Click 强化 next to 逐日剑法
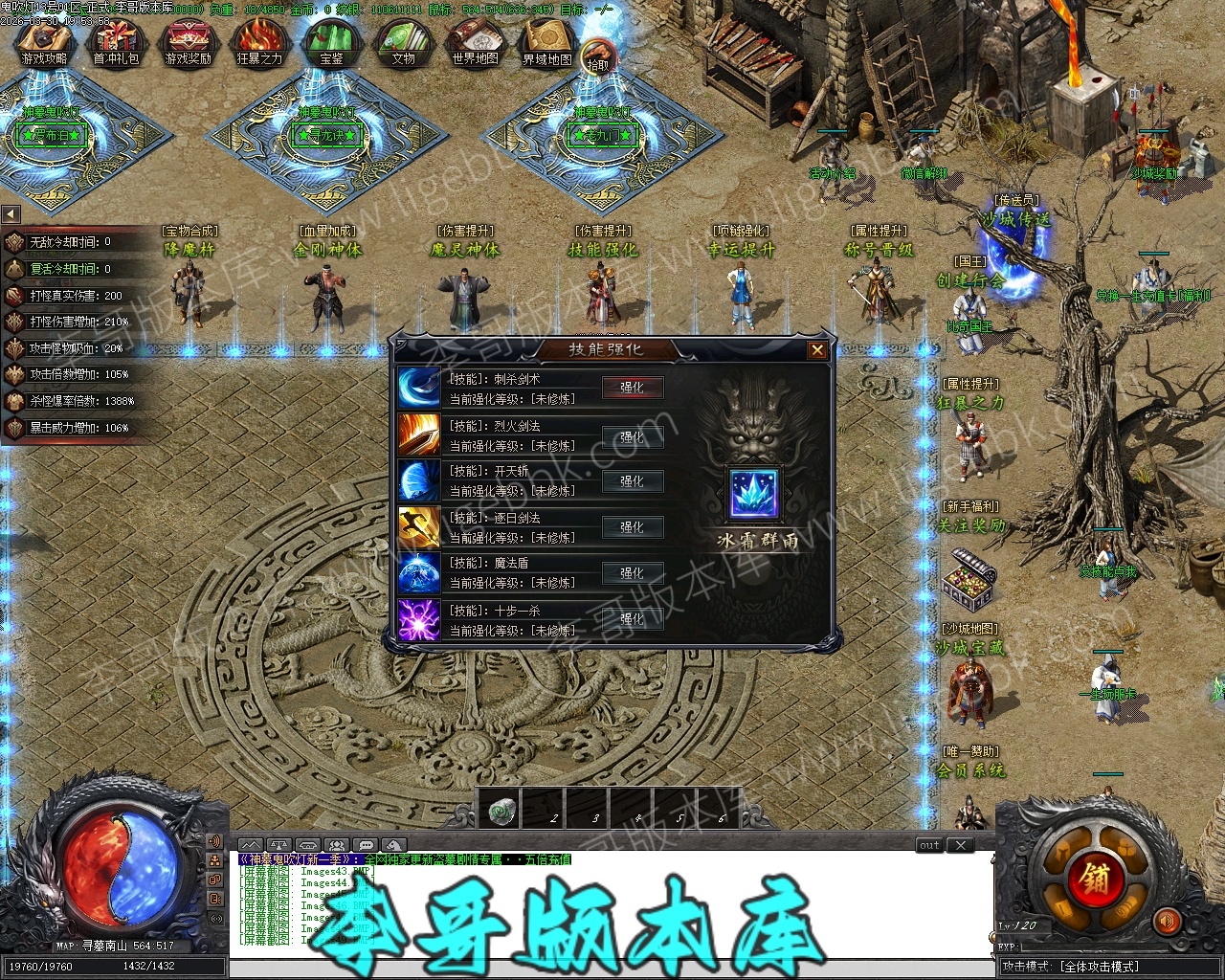The height and width of the screenshot is (980, 1225). 632,527
